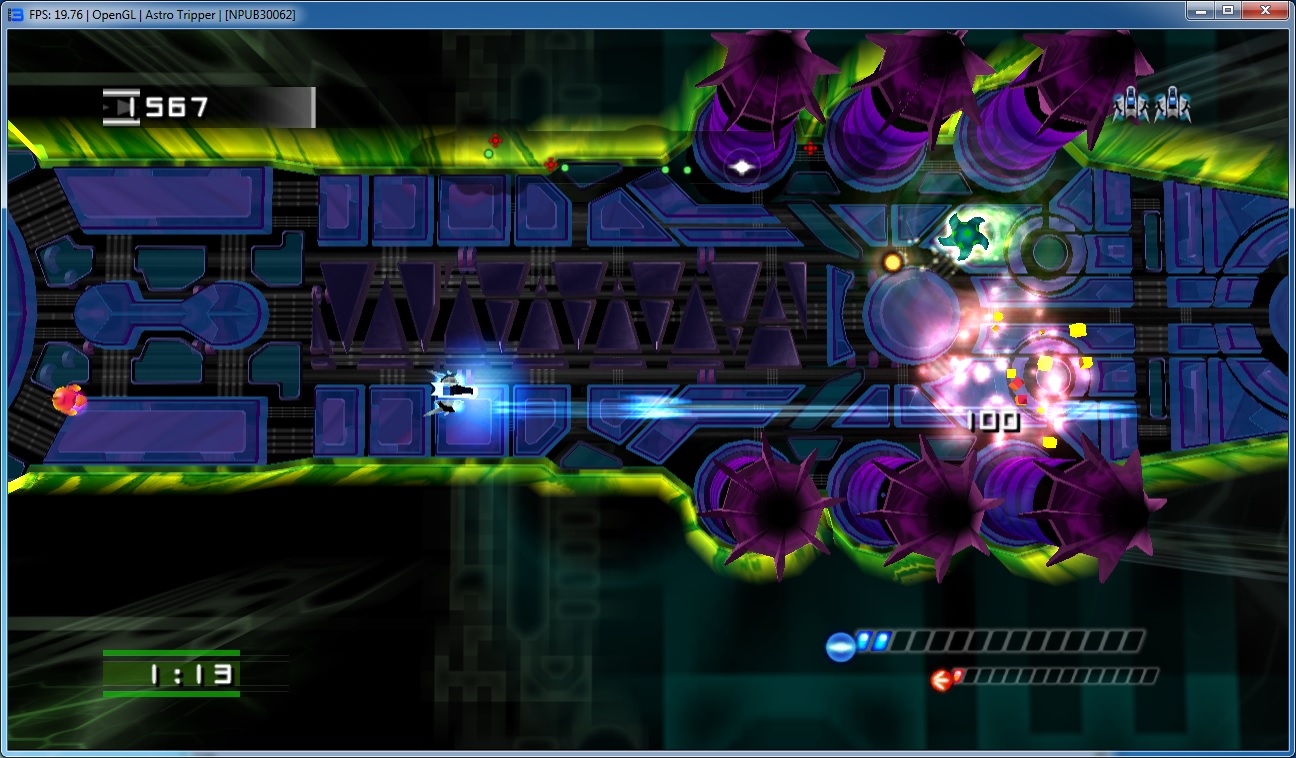
Task: Maximize the emulator window
Action: 1227,11
